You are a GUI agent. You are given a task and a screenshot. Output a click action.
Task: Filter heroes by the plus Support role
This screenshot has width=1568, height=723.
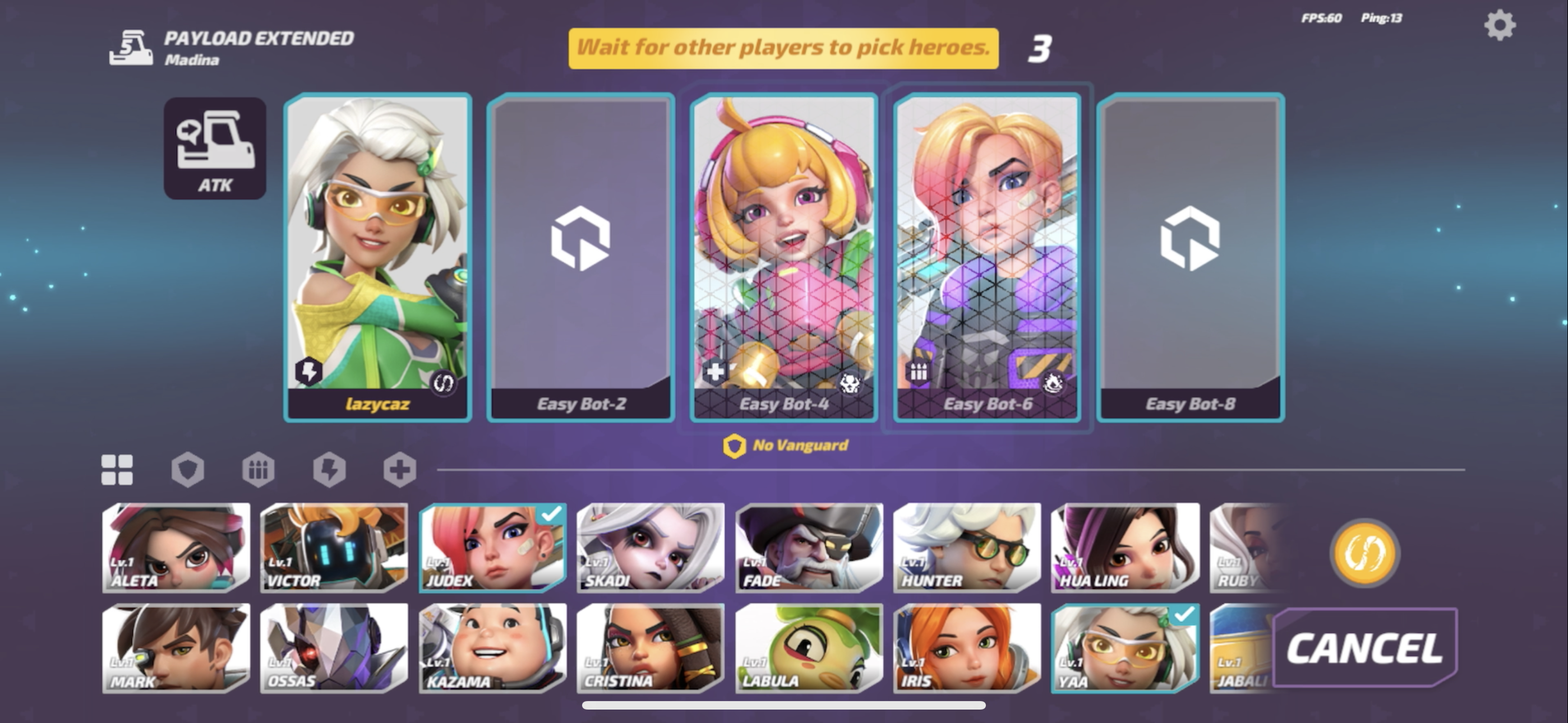pos(400,469)
